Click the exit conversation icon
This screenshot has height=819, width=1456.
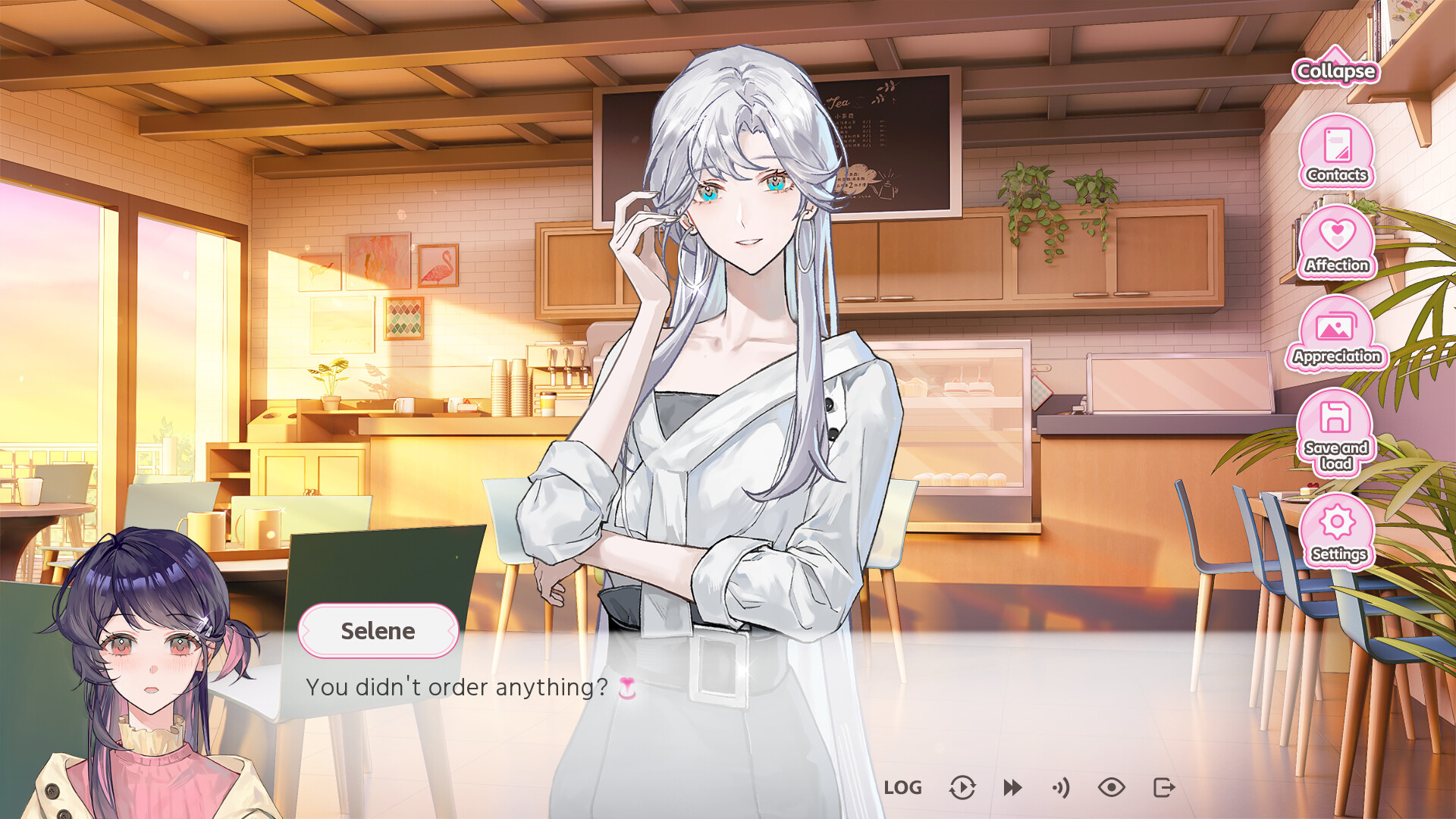click(x=1163, y=787)
